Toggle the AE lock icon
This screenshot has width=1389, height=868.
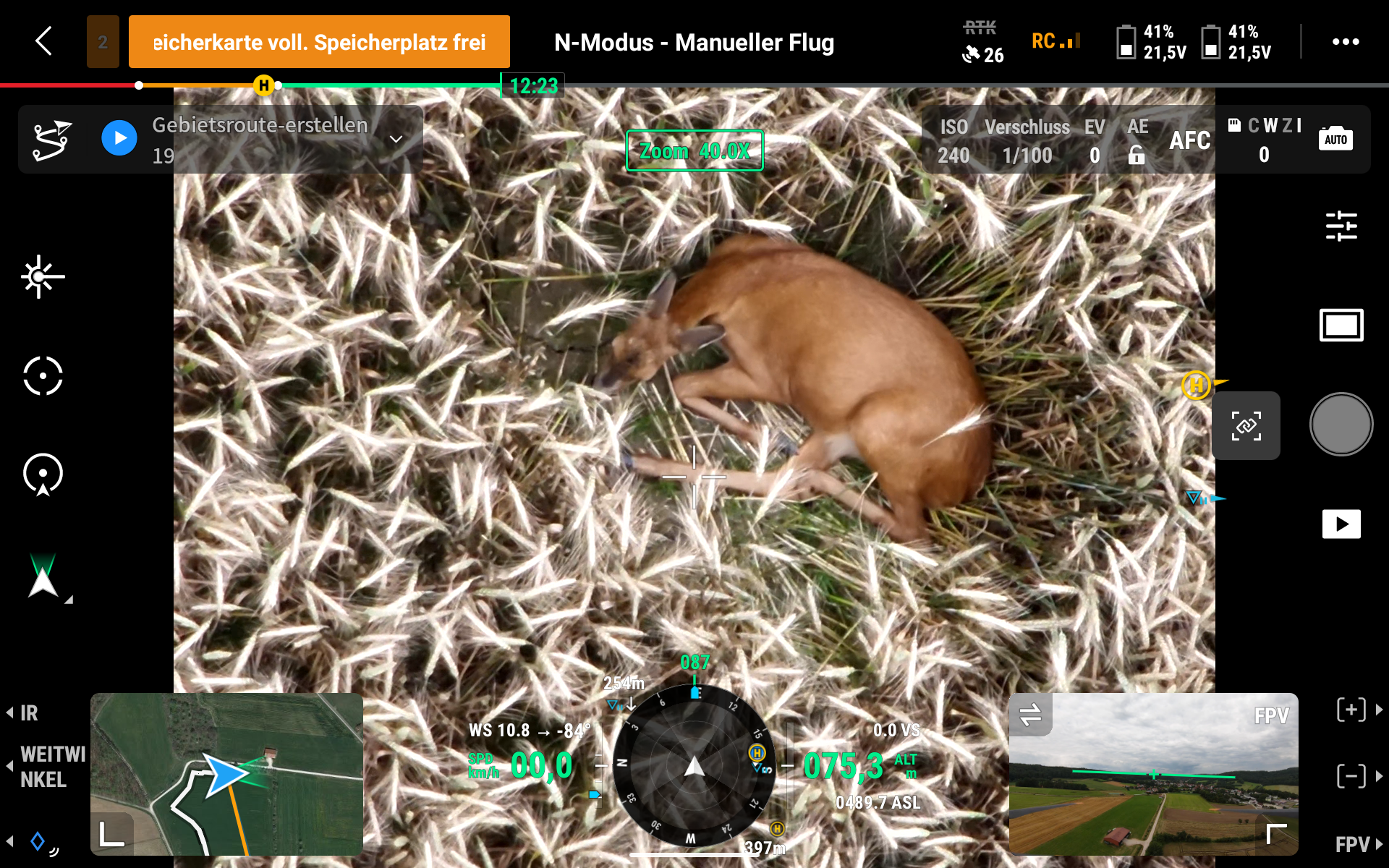tap(1137, 154)
